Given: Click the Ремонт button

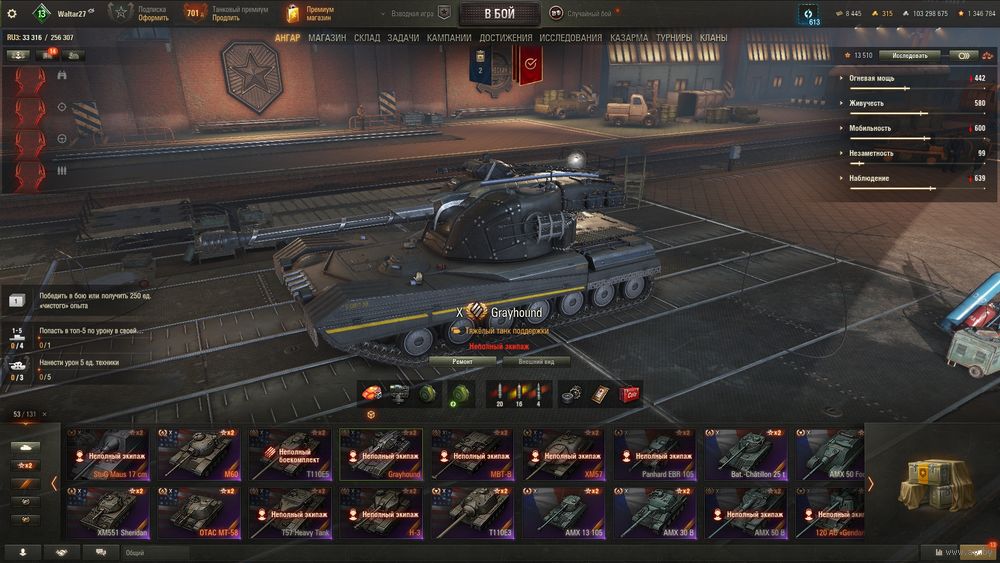Looking at the screenshot, I should (462, 361).
